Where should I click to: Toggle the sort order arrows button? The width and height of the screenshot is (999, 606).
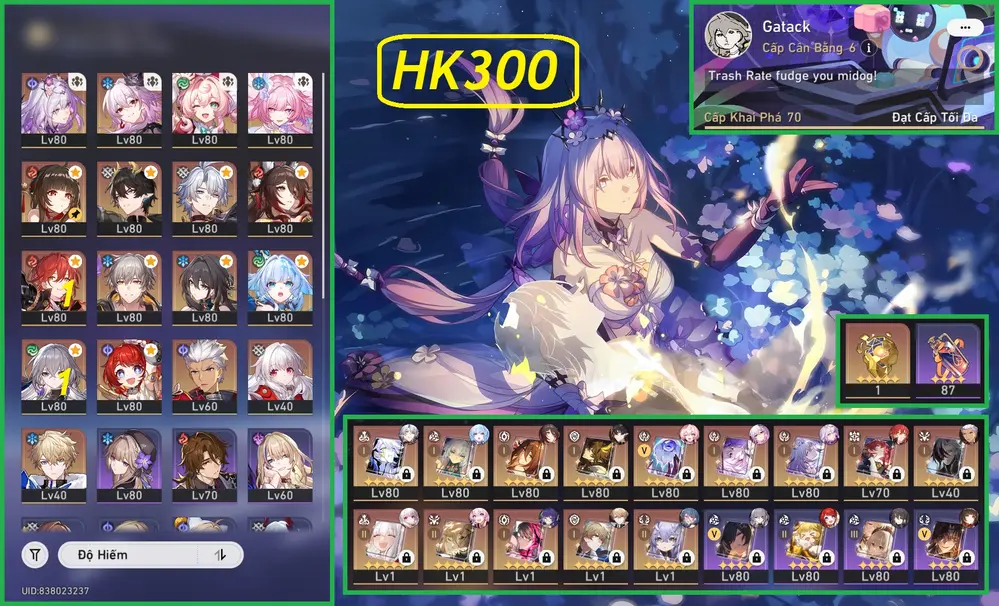pos(220,555)
